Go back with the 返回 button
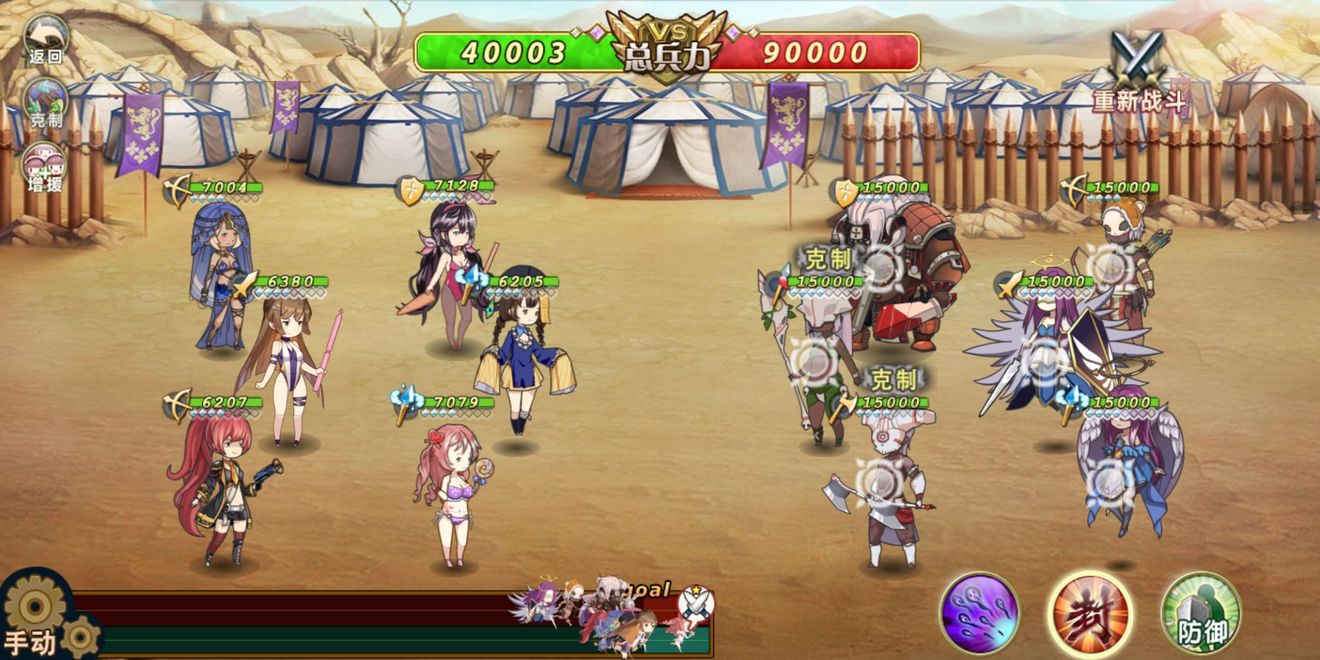The height and width of the screenshot is (660, 1320). point(45,40)
